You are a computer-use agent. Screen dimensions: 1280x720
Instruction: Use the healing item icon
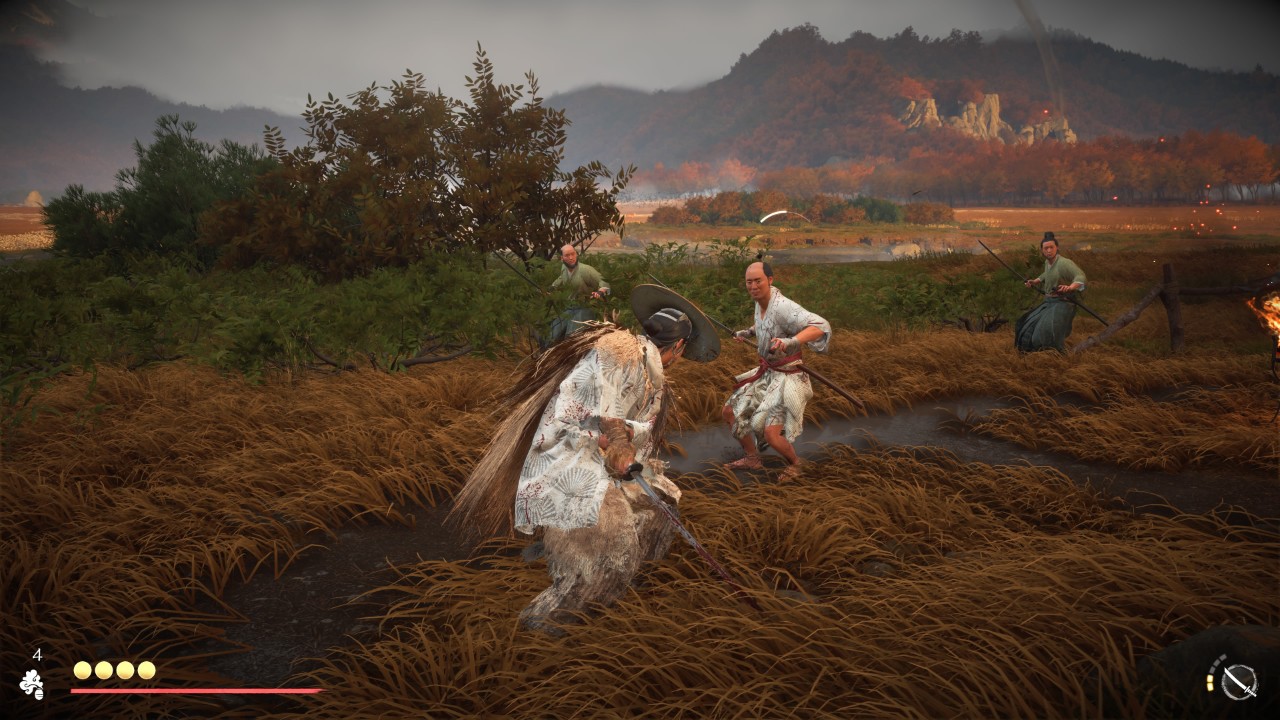coord(32,684)
